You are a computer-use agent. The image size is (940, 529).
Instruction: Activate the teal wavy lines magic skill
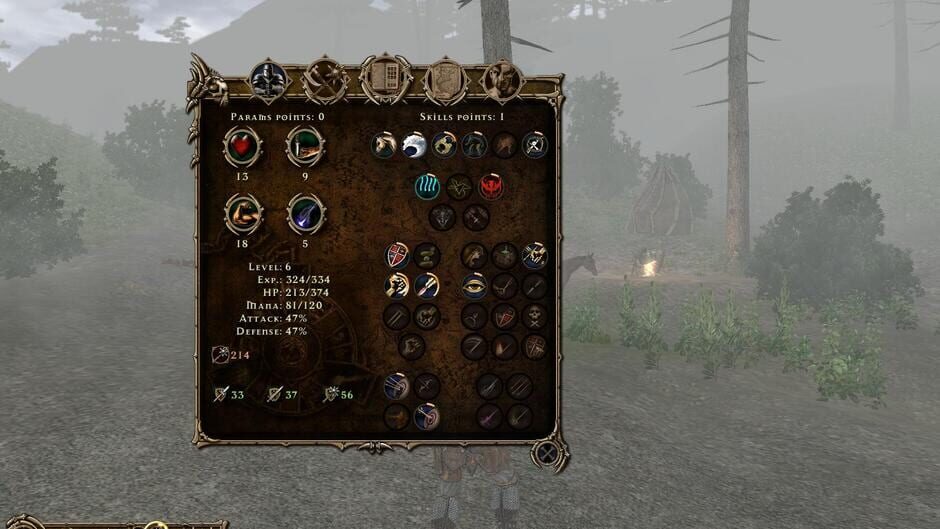(428, 186)
